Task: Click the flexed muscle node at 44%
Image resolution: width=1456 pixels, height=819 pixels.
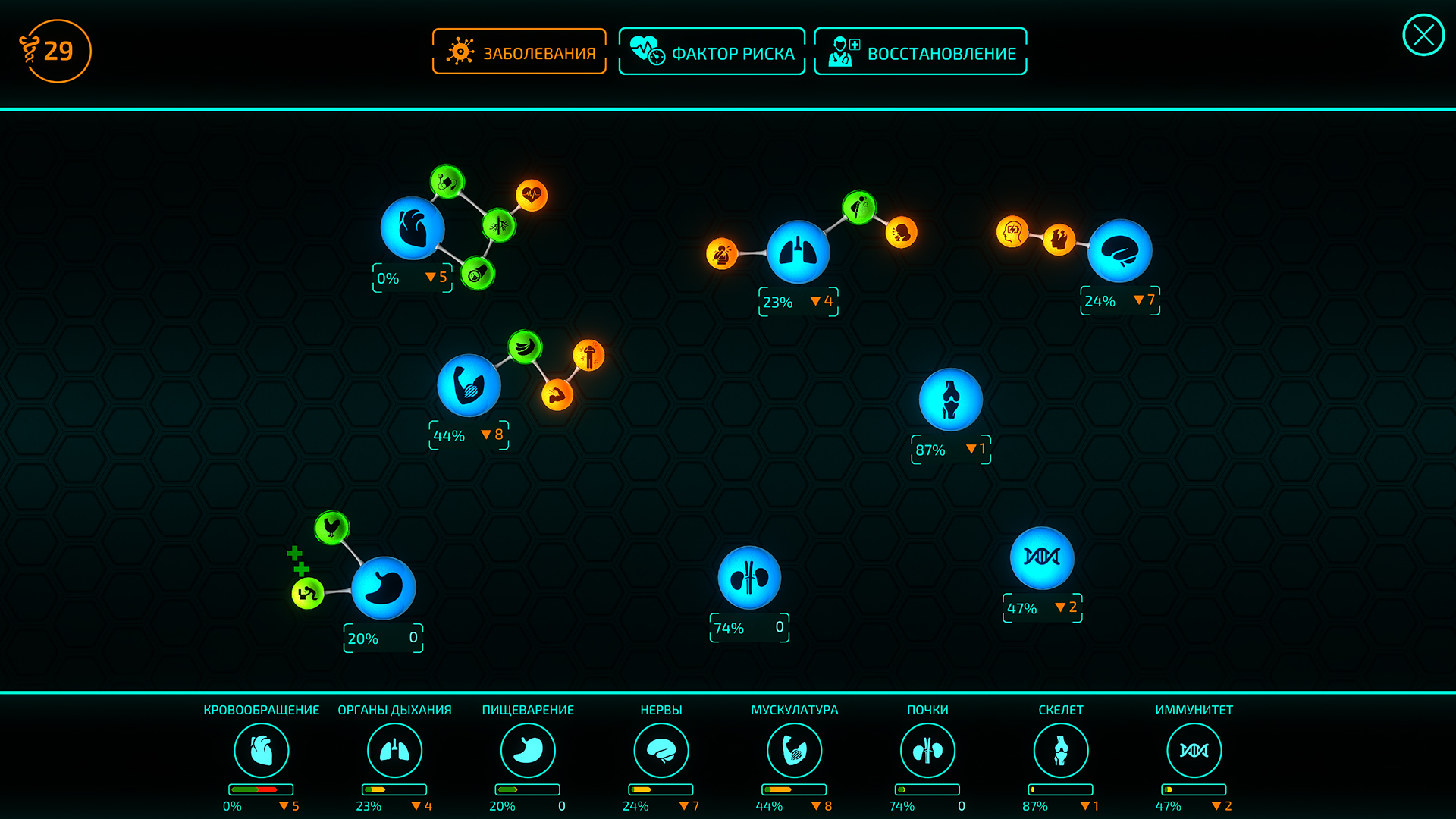Action: [x=470, y=385]
